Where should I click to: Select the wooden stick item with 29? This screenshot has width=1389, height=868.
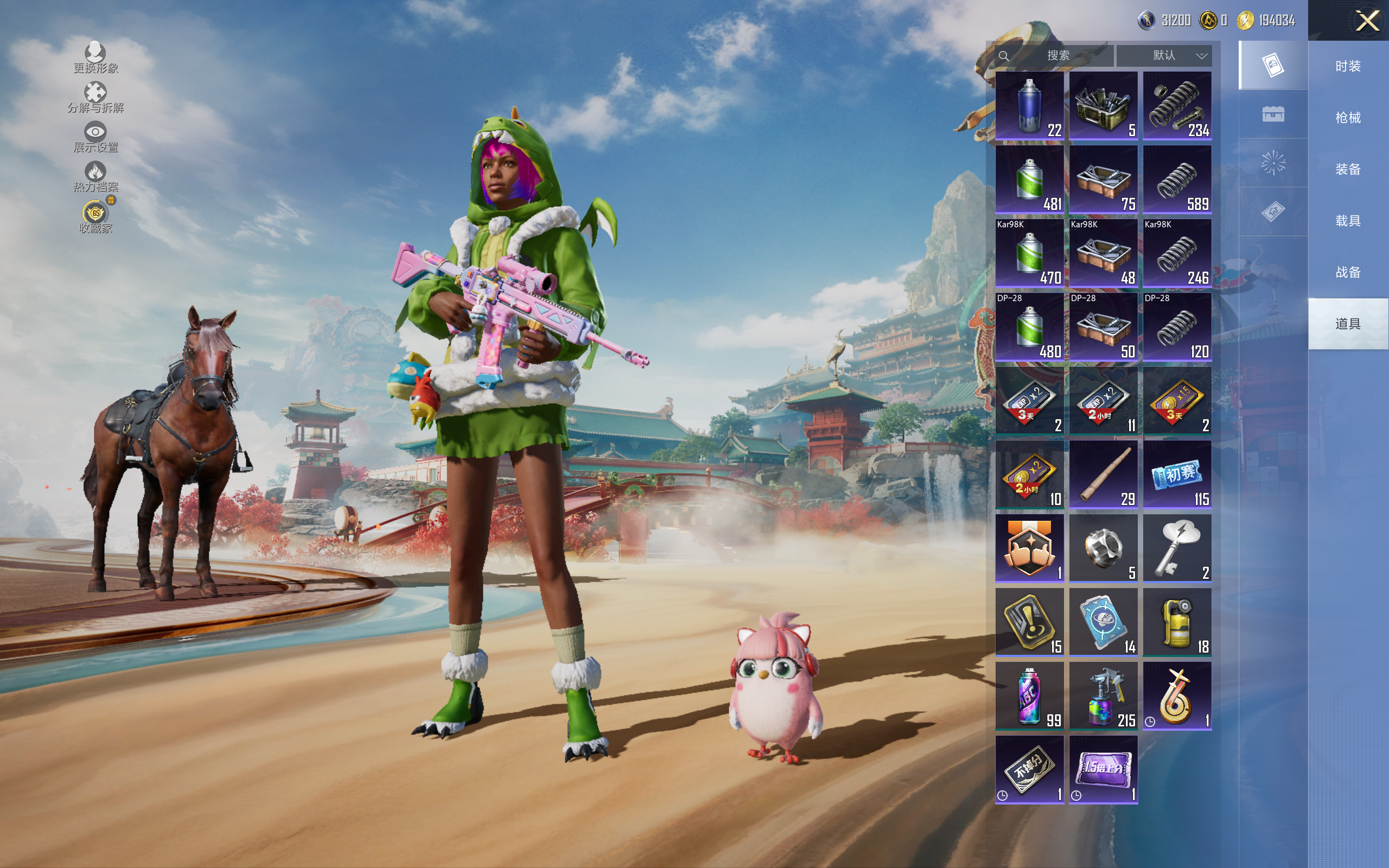(1103, 475)
